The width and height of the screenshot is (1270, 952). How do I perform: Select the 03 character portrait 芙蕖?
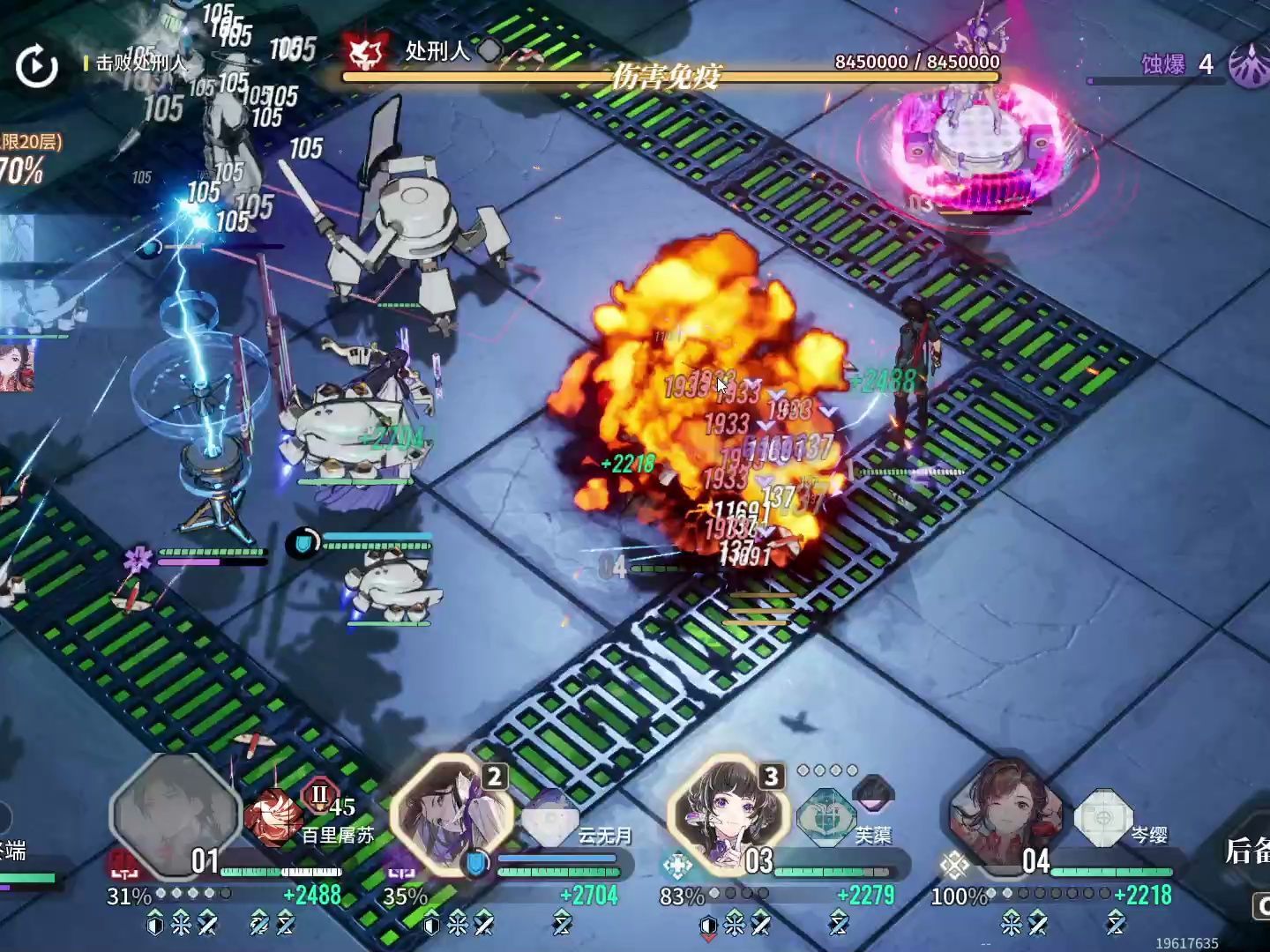click(728, 814)
